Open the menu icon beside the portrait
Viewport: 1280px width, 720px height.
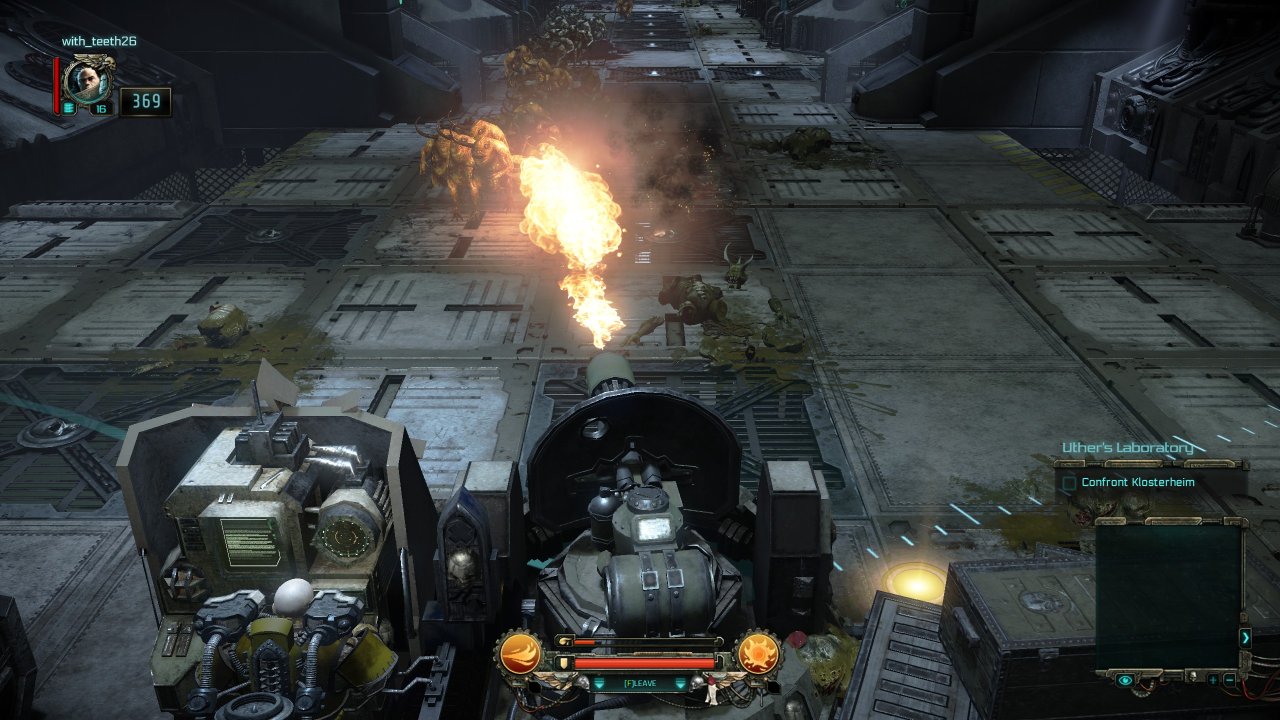(69, 108)
